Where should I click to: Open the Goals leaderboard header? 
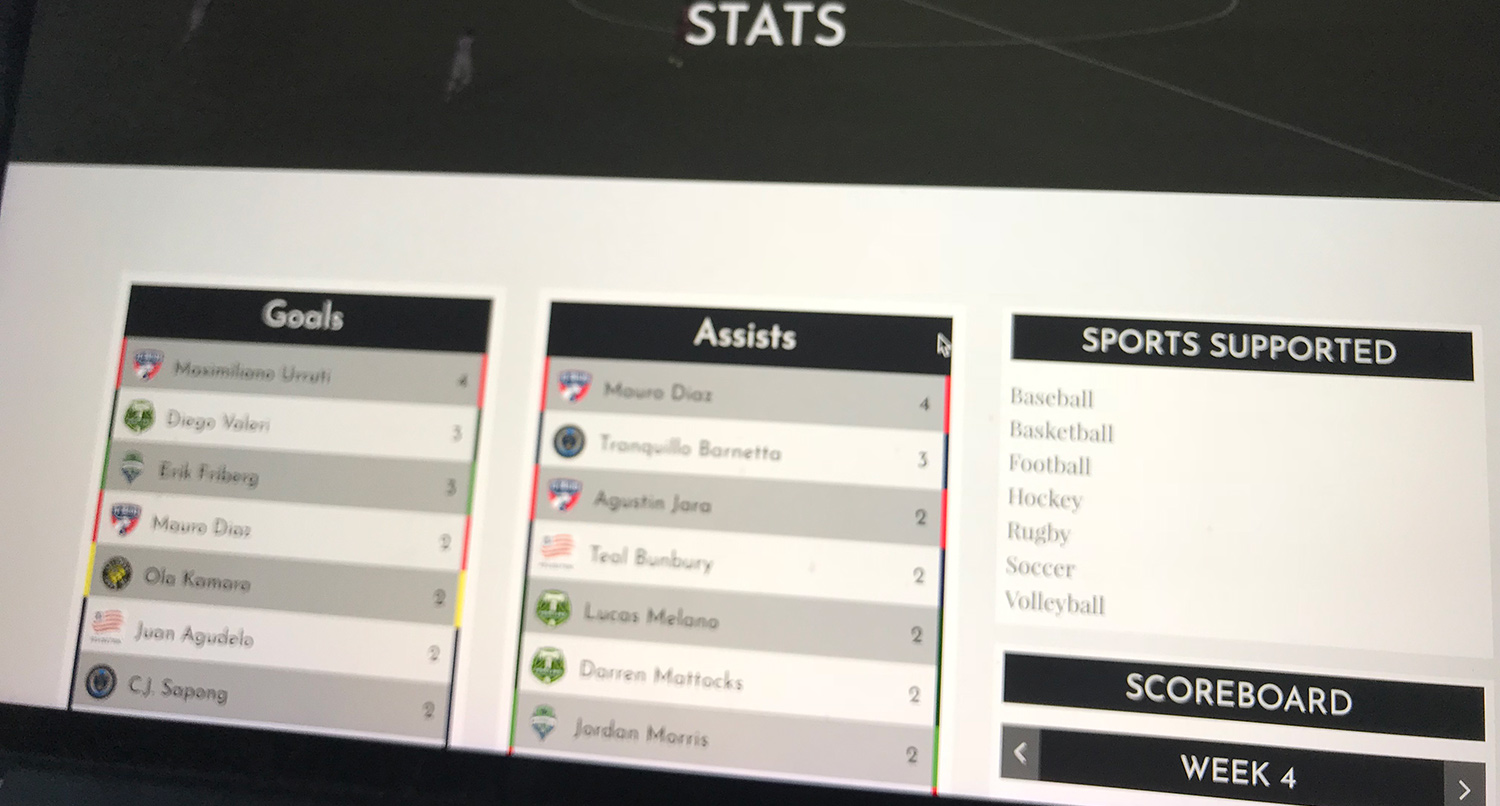(x=304, y=315)
